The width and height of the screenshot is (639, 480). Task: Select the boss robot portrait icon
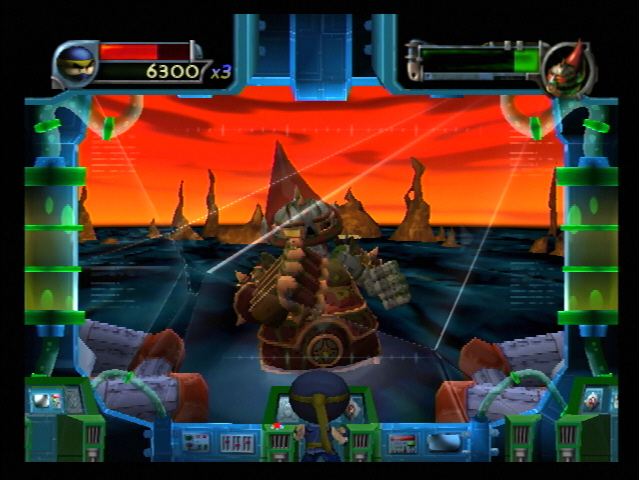tap(567, 69)
